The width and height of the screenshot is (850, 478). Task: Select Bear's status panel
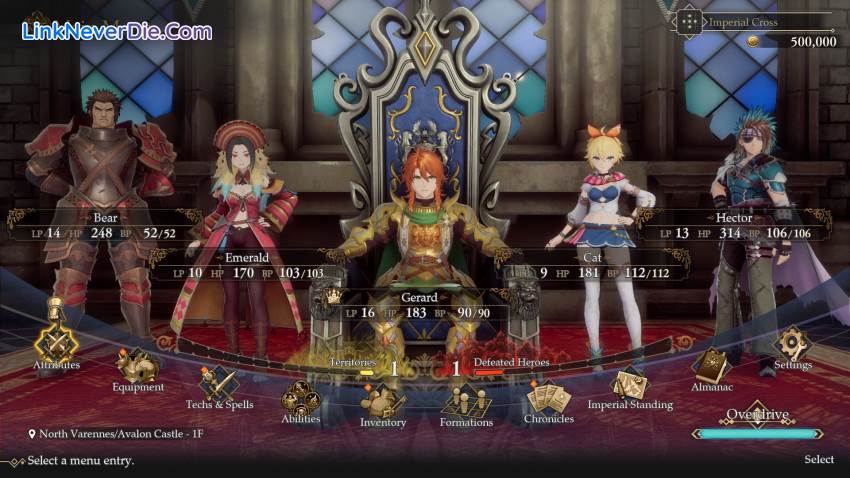92,226
